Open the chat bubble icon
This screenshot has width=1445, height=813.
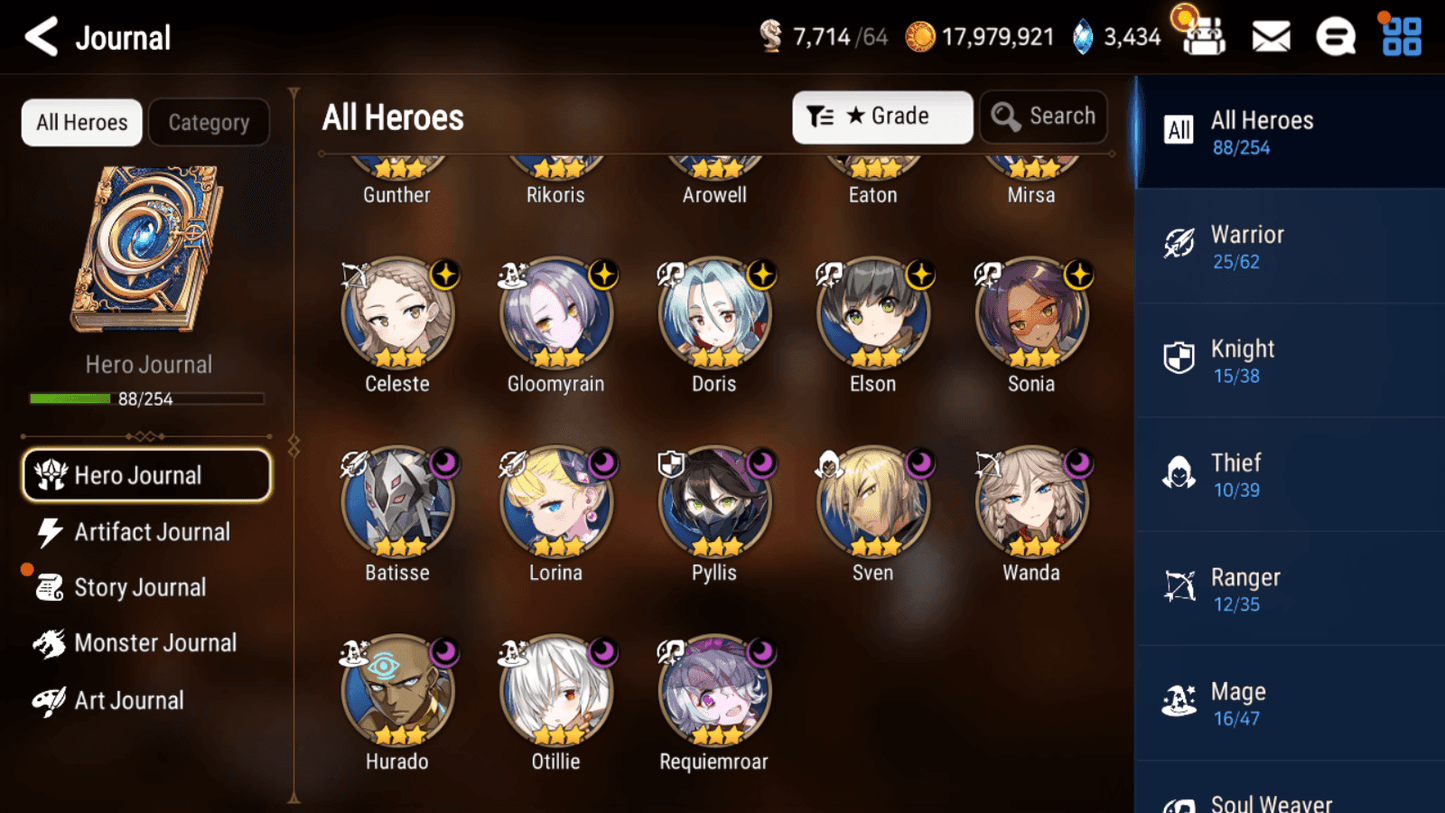coord(1335,37)
